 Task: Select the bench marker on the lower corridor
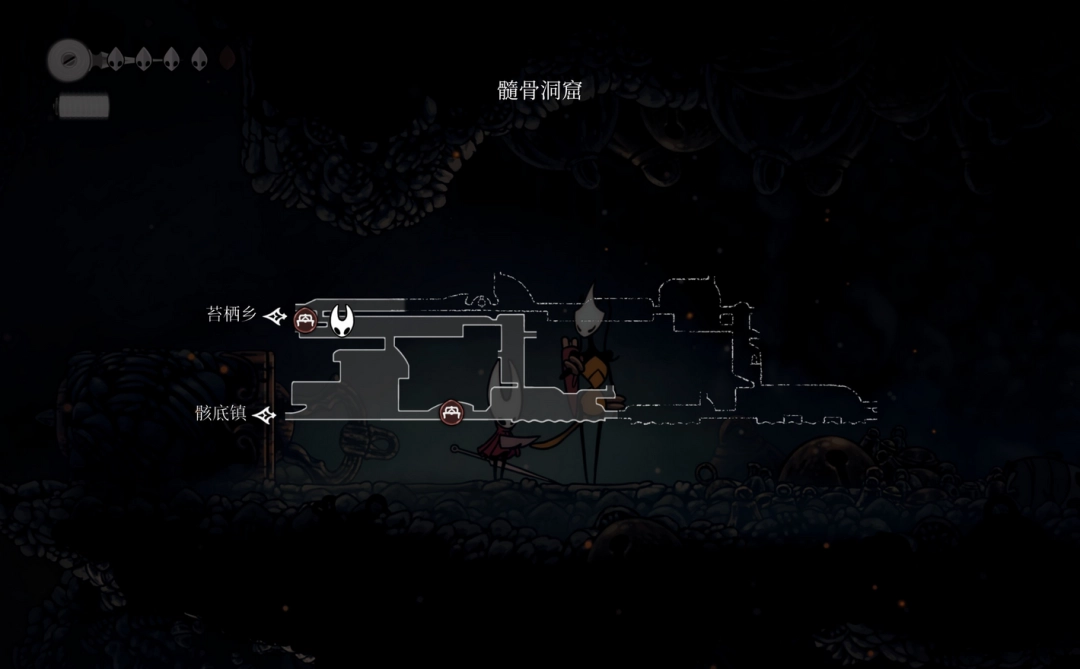451,411
